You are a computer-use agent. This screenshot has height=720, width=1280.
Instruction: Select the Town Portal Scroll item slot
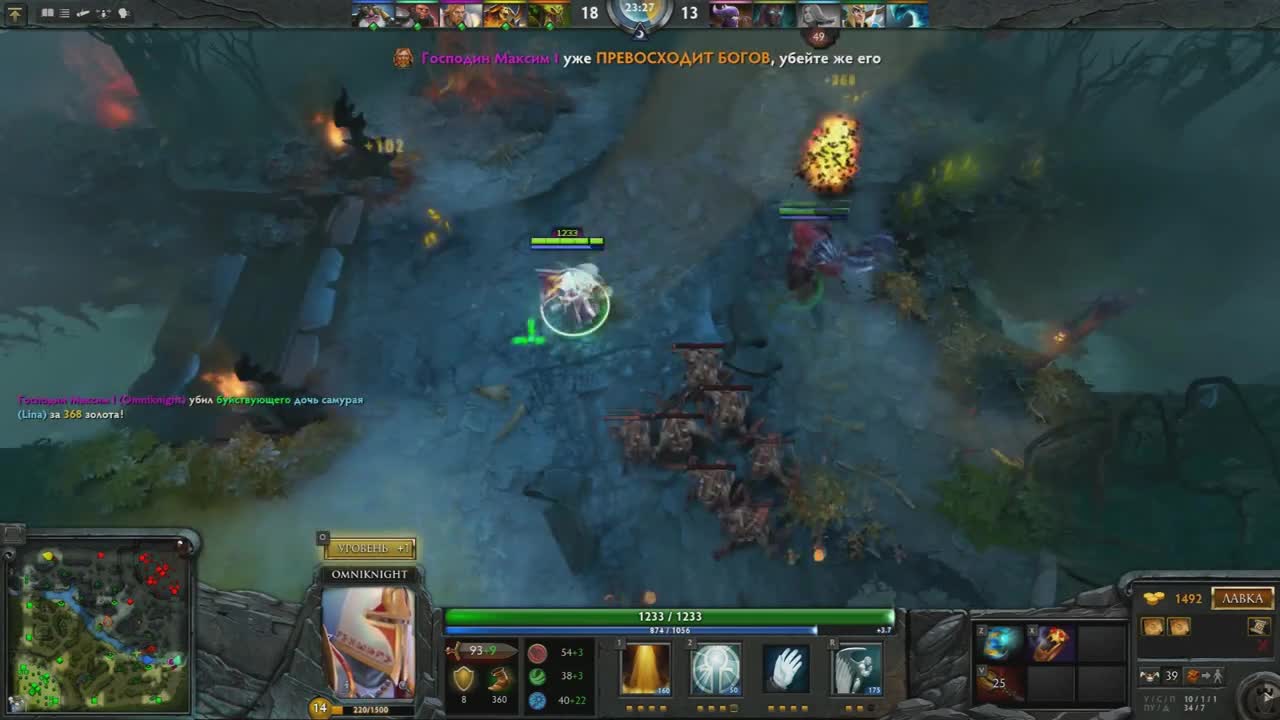coord(1257,628)
